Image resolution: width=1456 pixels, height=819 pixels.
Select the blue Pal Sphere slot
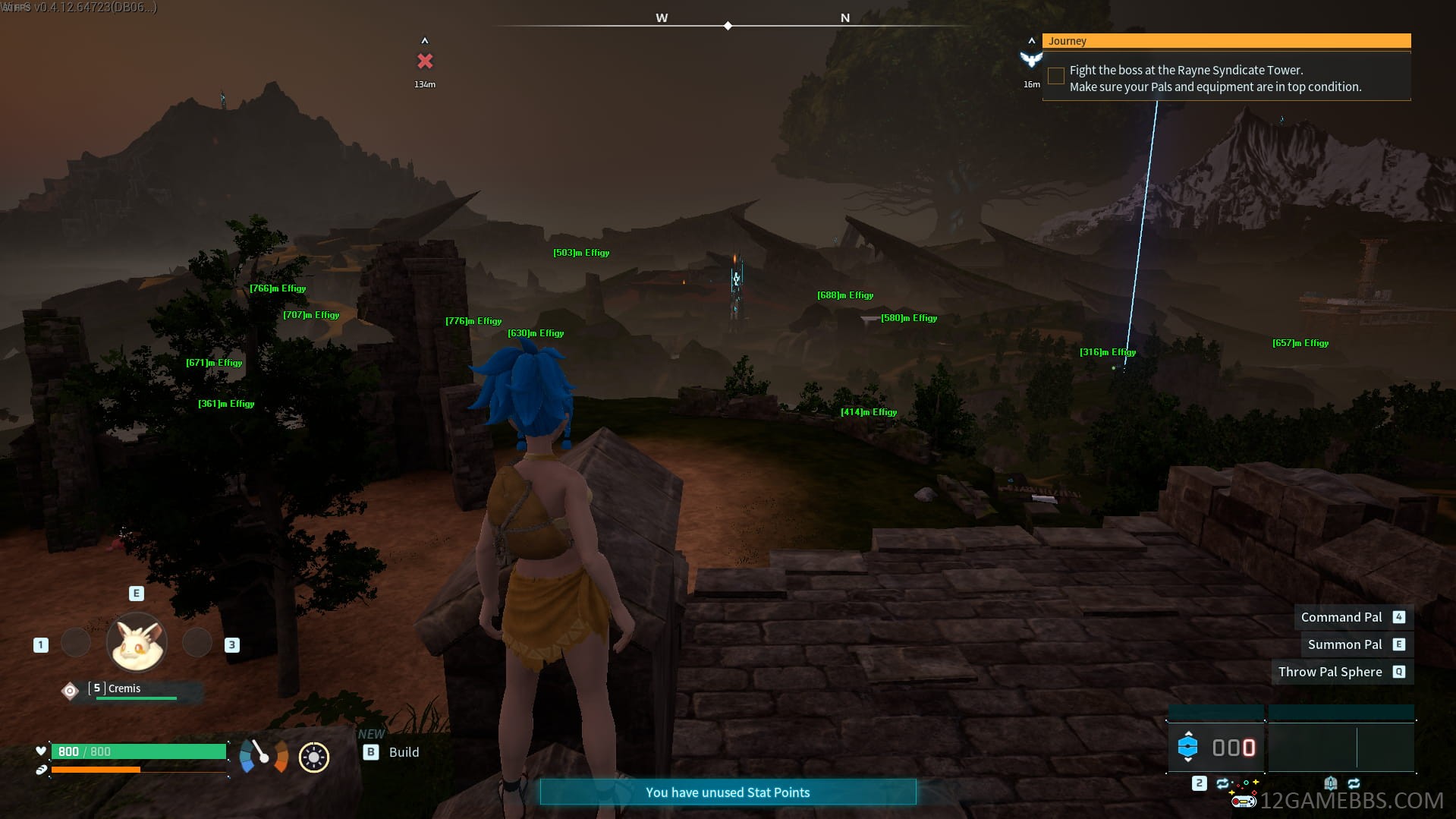(x=1187, y=748)
